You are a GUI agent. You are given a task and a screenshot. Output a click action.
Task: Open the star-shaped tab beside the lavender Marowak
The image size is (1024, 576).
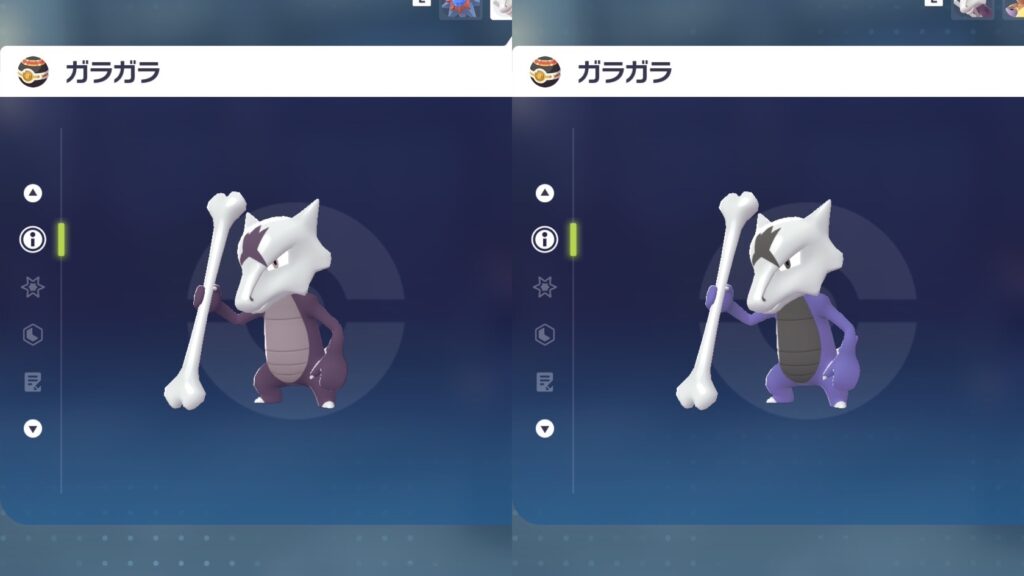pos(545,287)
